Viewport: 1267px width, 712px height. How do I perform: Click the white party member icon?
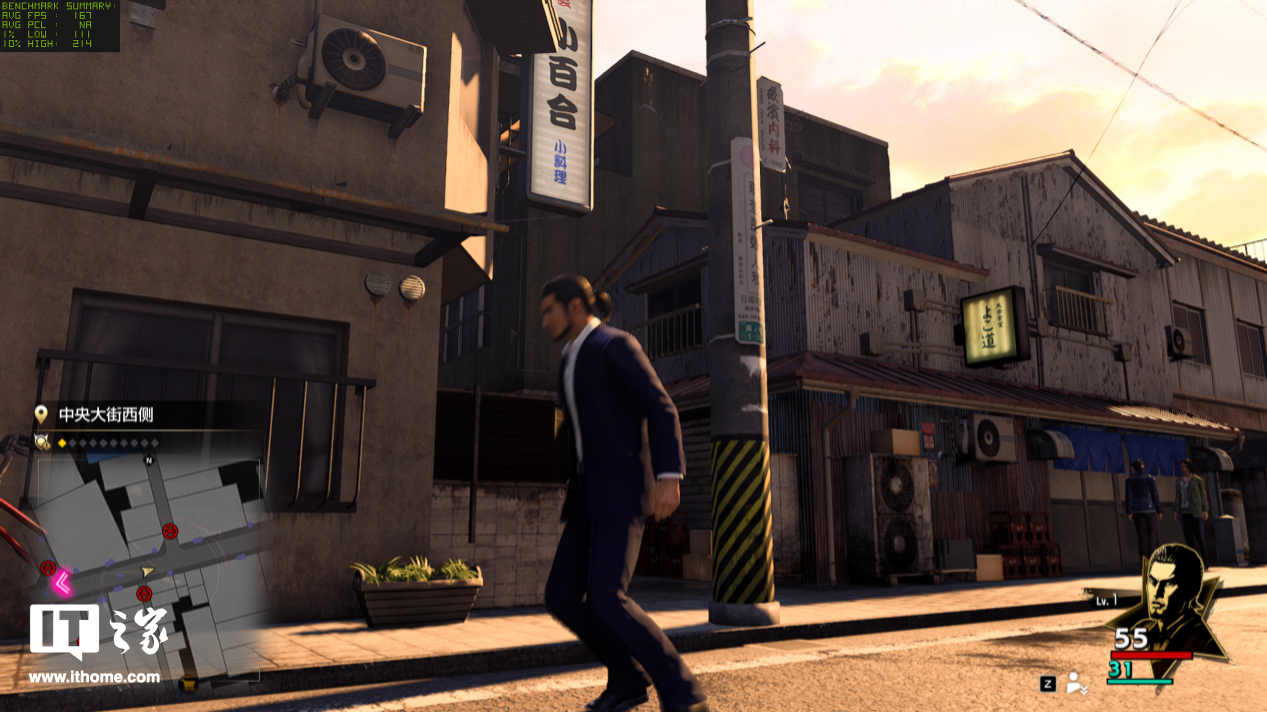1076,683
